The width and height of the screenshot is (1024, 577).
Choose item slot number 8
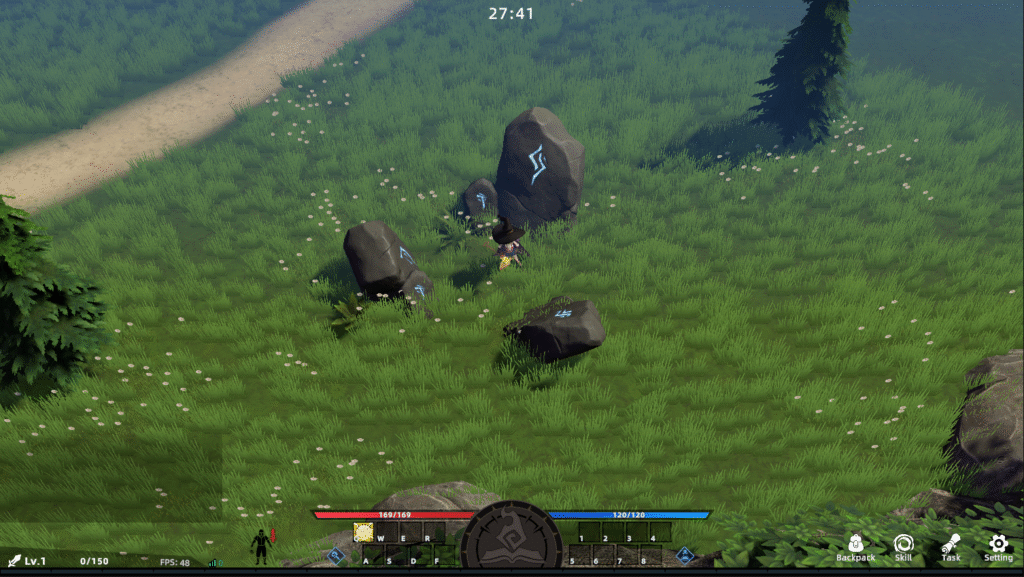(x=651, y=555)
